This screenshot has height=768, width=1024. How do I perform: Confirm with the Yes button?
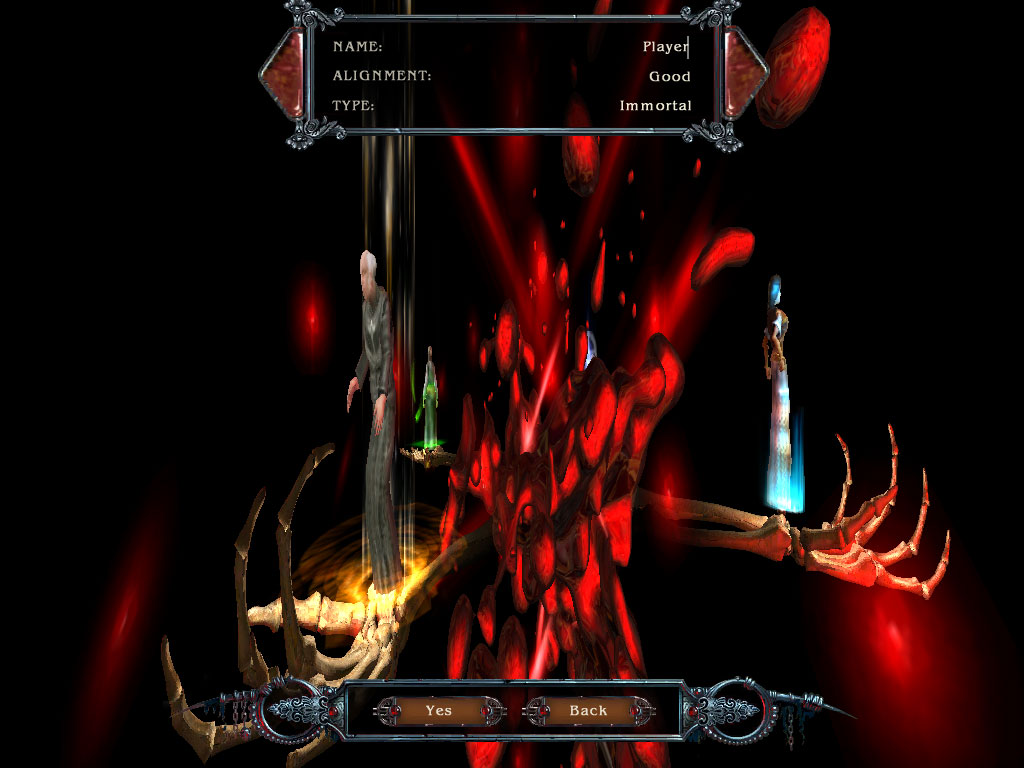(x=438, y=710)
